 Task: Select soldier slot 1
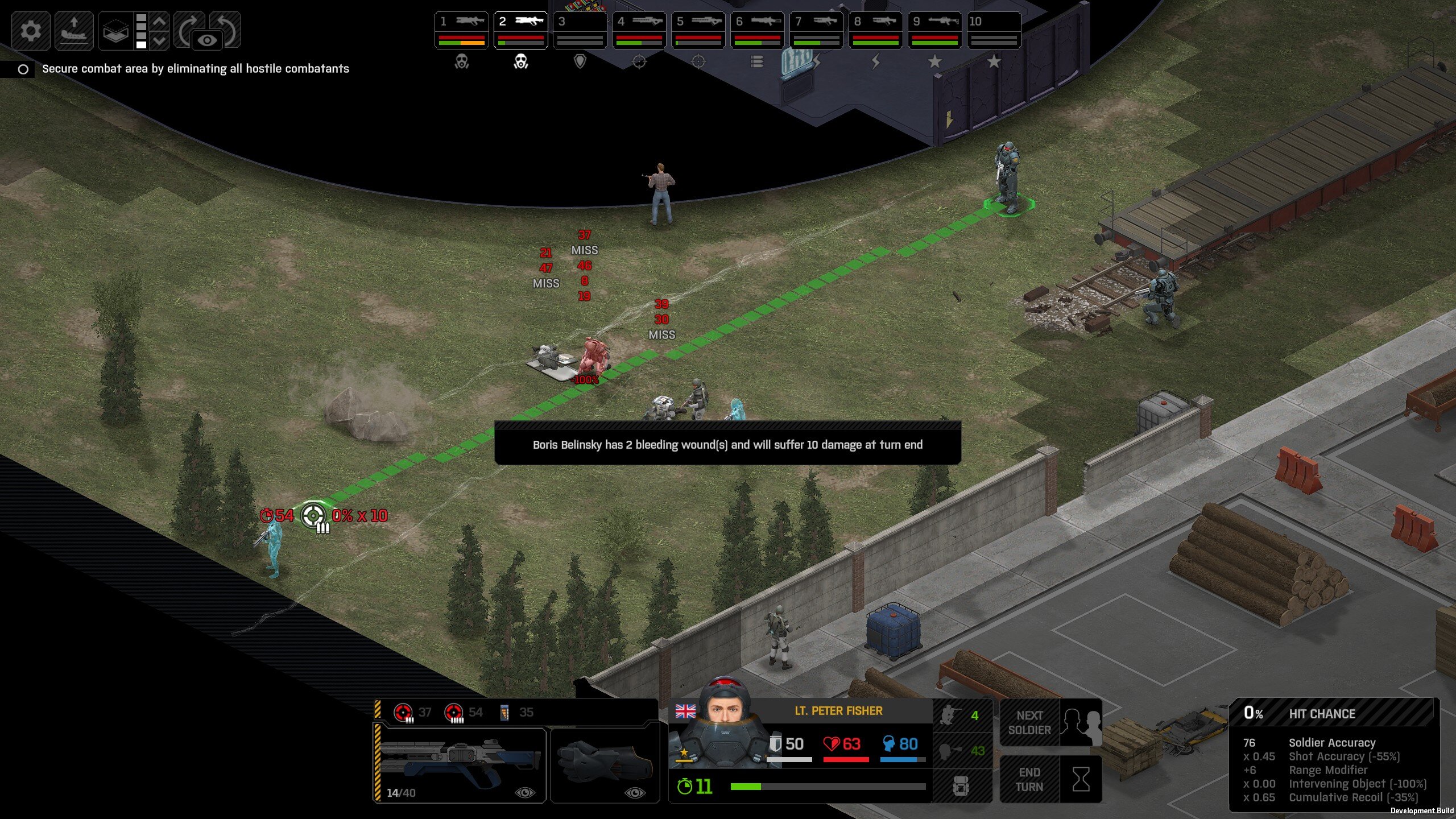click(461, 31)
